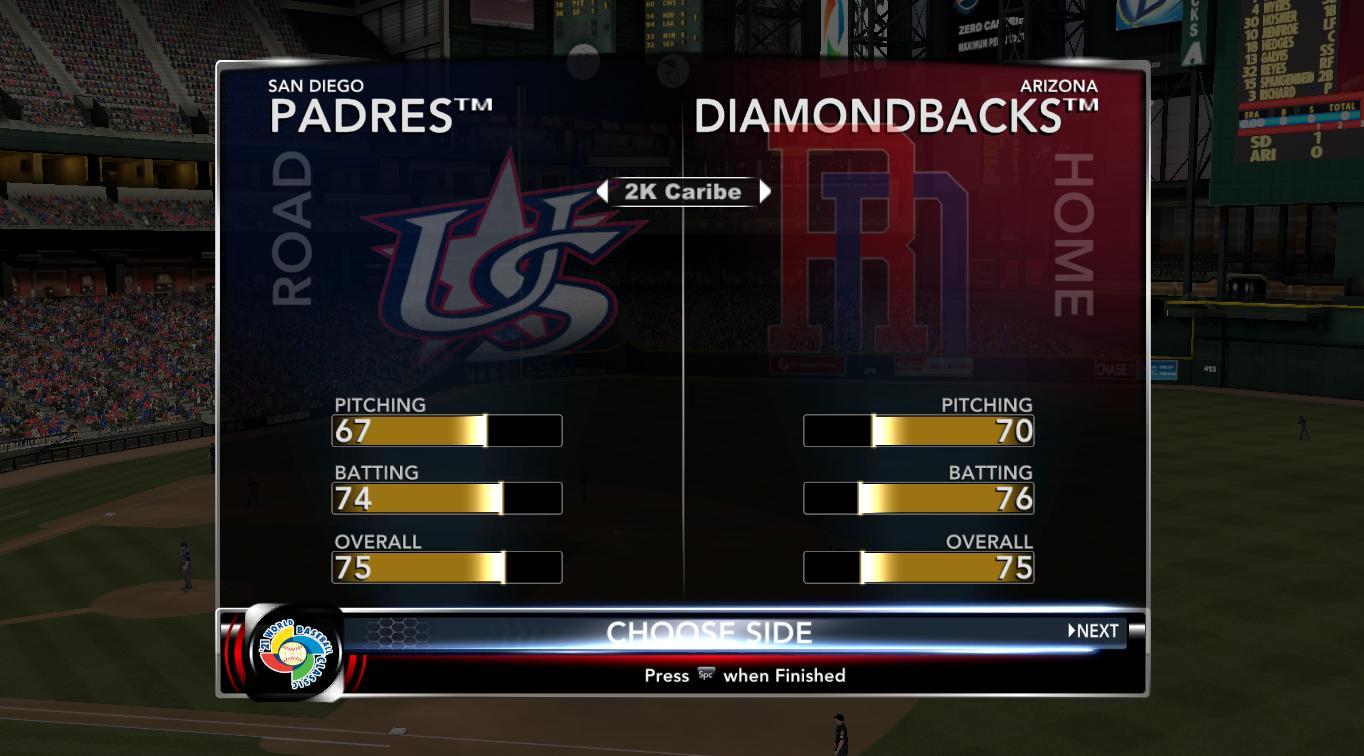Click the NEXT button
Screen dimensions: 1364x756
pos(1093,631)
